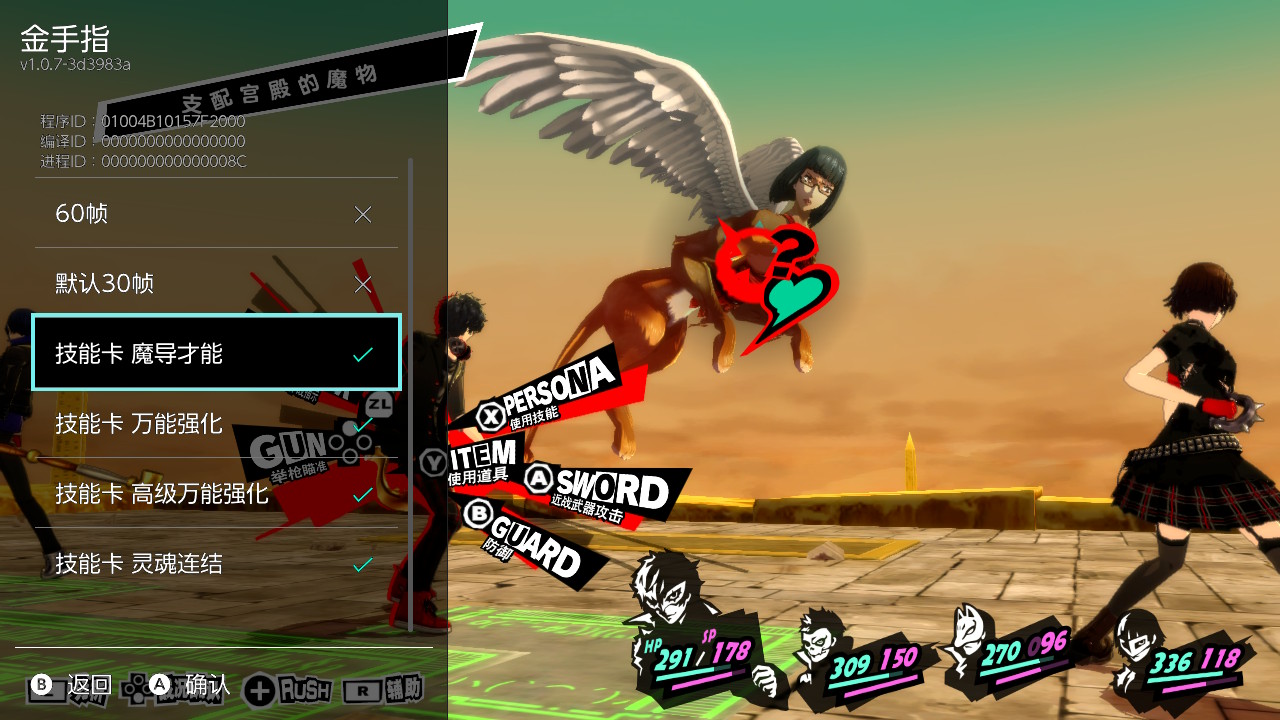The height and width of the screenshot is (720, 1280).
Task: Toggle the 技能卡 高级万能强化 cheat
Action: click(x=216, y=494)
